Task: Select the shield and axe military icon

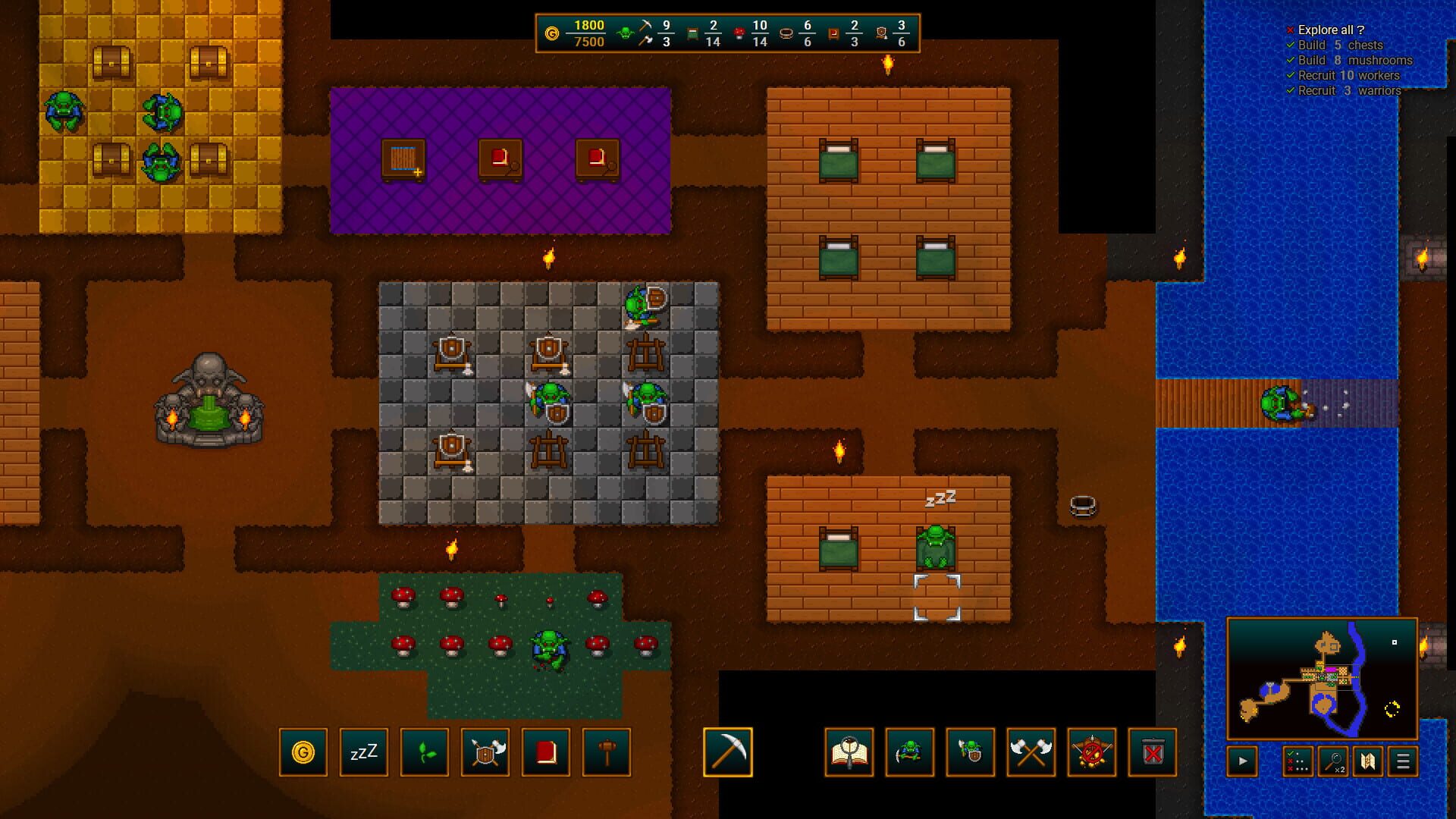Action: pos(485,753)
